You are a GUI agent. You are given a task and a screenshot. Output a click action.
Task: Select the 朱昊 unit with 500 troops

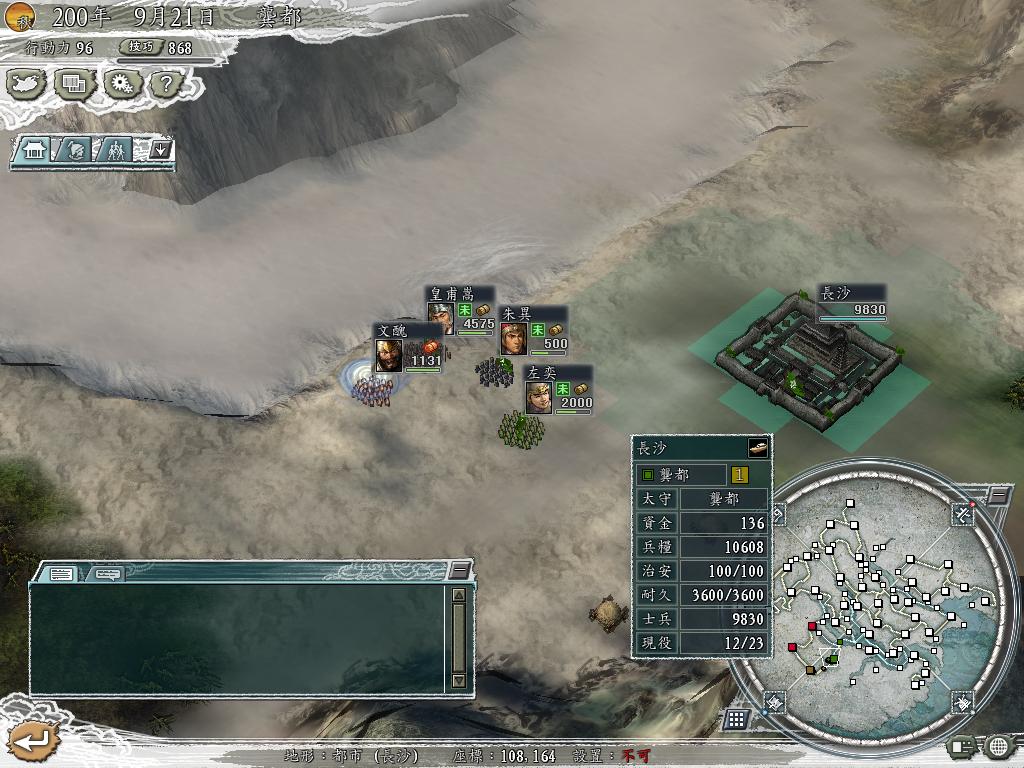513,337
